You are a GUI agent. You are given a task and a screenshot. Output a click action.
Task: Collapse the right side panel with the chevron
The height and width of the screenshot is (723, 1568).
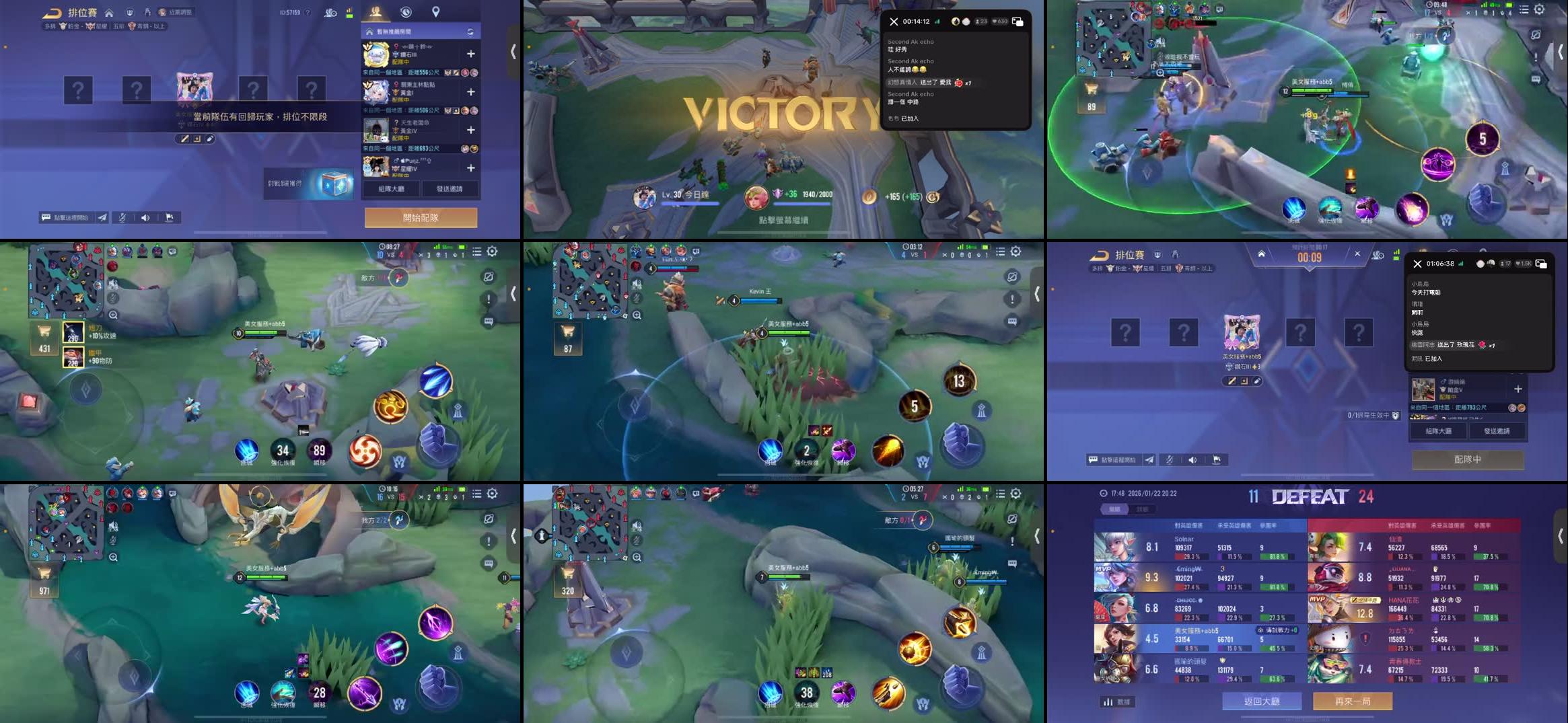515,50
